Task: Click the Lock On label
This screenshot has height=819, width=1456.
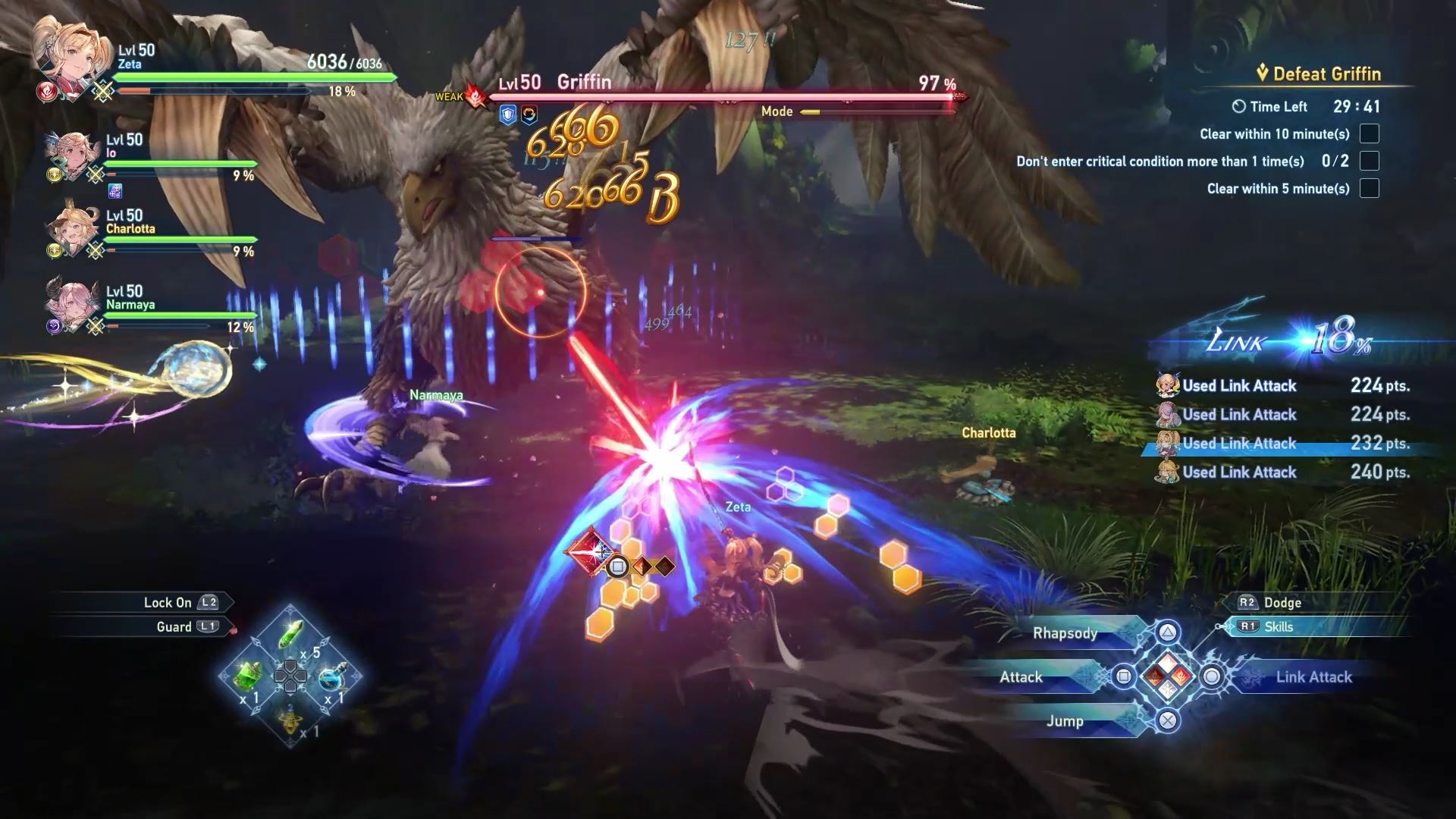Action: 168,603
